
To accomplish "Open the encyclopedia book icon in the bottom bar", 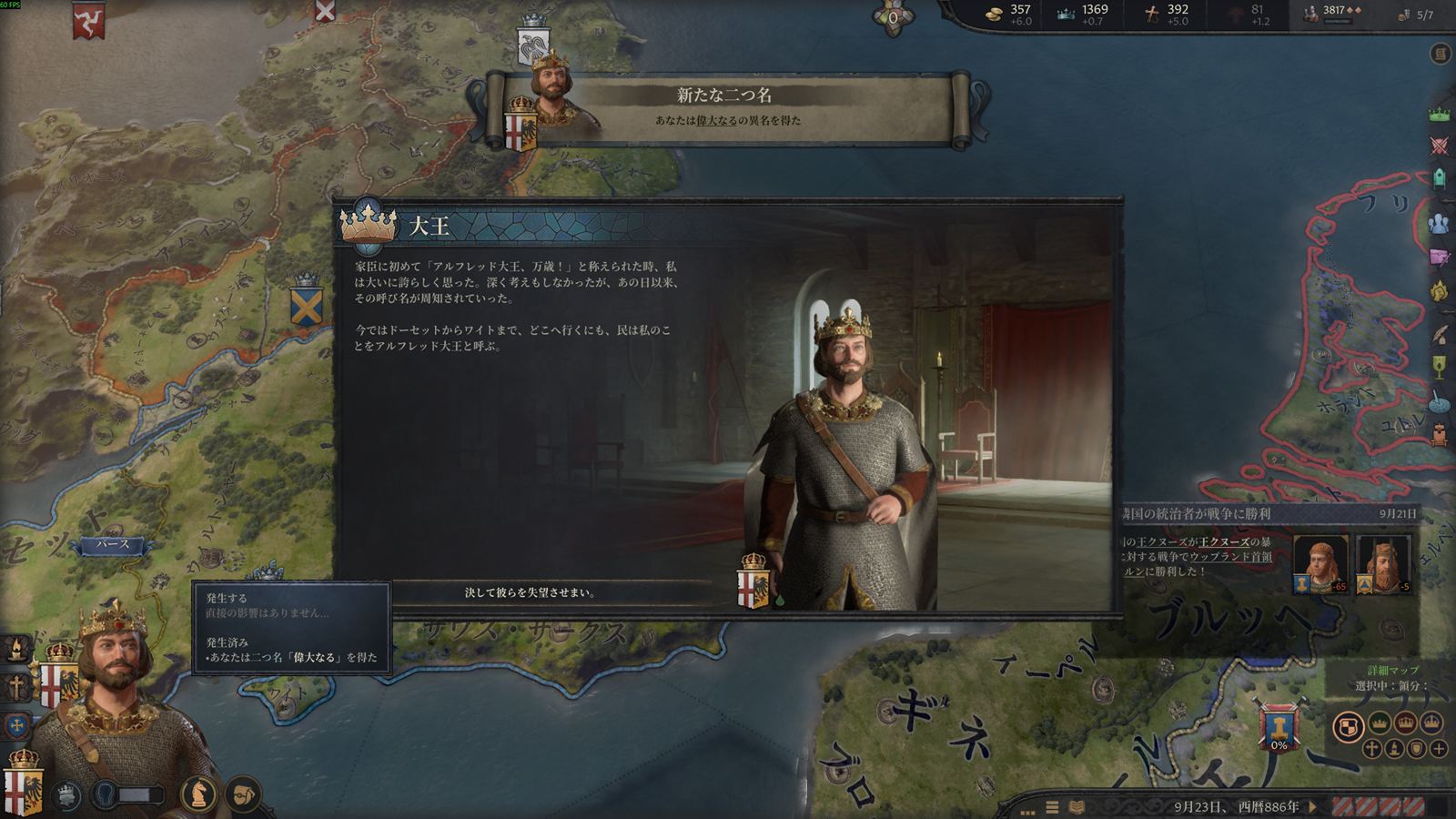I will pyautogui.click(x=1077, y=807).
